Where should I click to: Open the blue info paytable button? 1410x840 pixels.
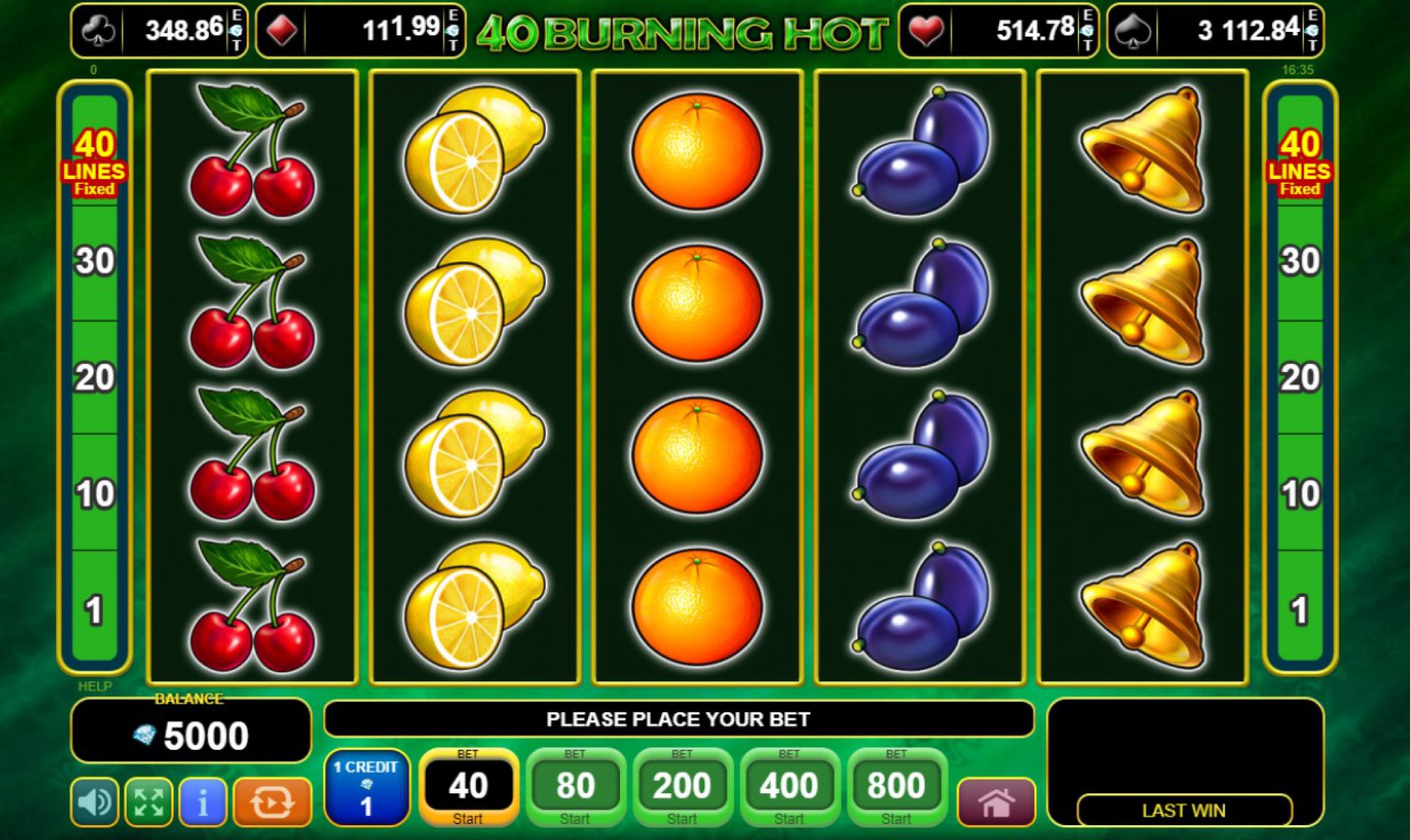click(x=203, y=802)
